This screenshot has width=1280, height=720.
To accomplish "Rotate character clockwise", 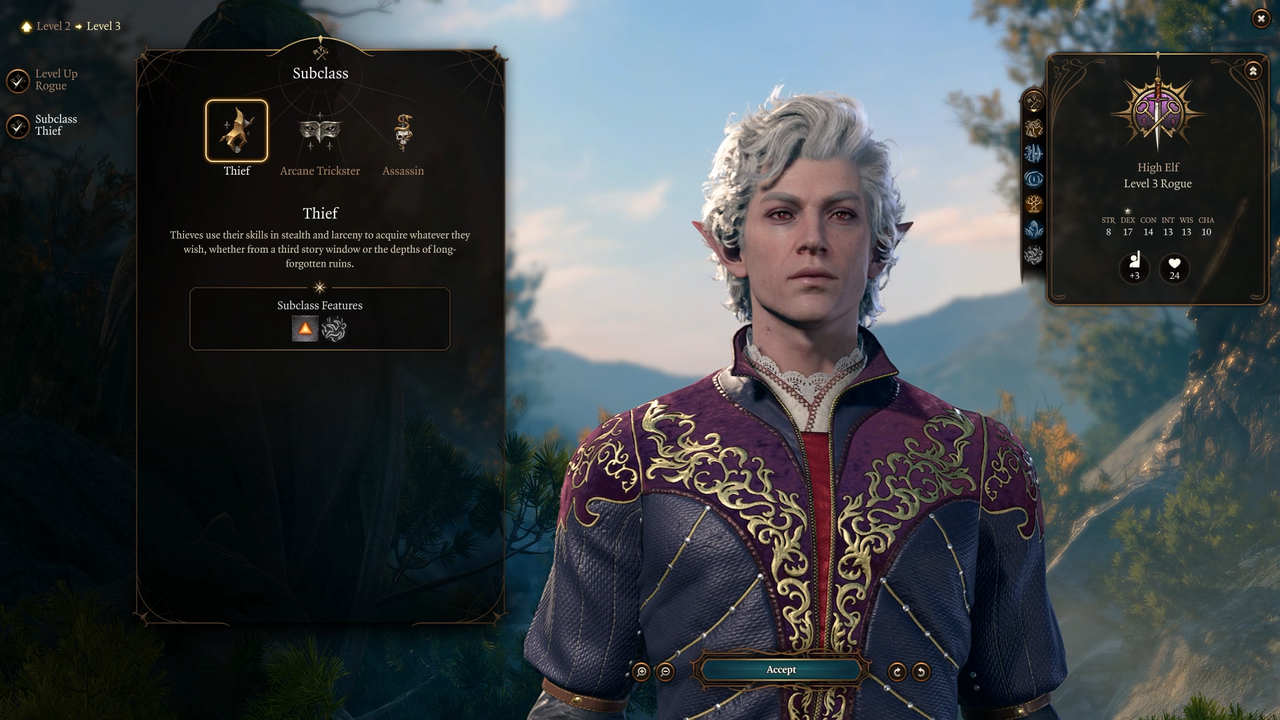I will 898,672.
